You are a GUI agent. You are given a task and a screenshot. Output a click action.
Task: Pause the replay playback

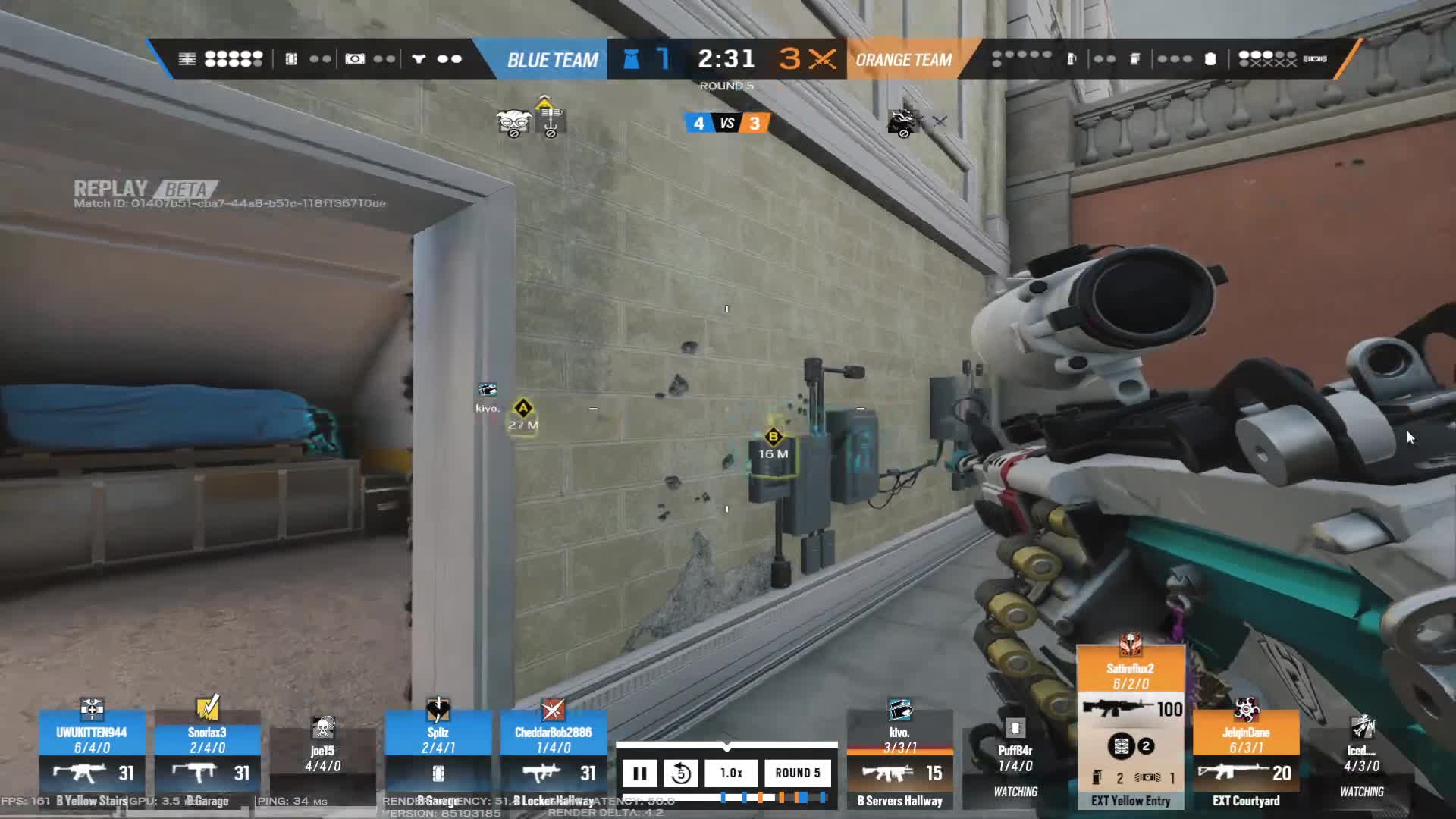point(641,773)
